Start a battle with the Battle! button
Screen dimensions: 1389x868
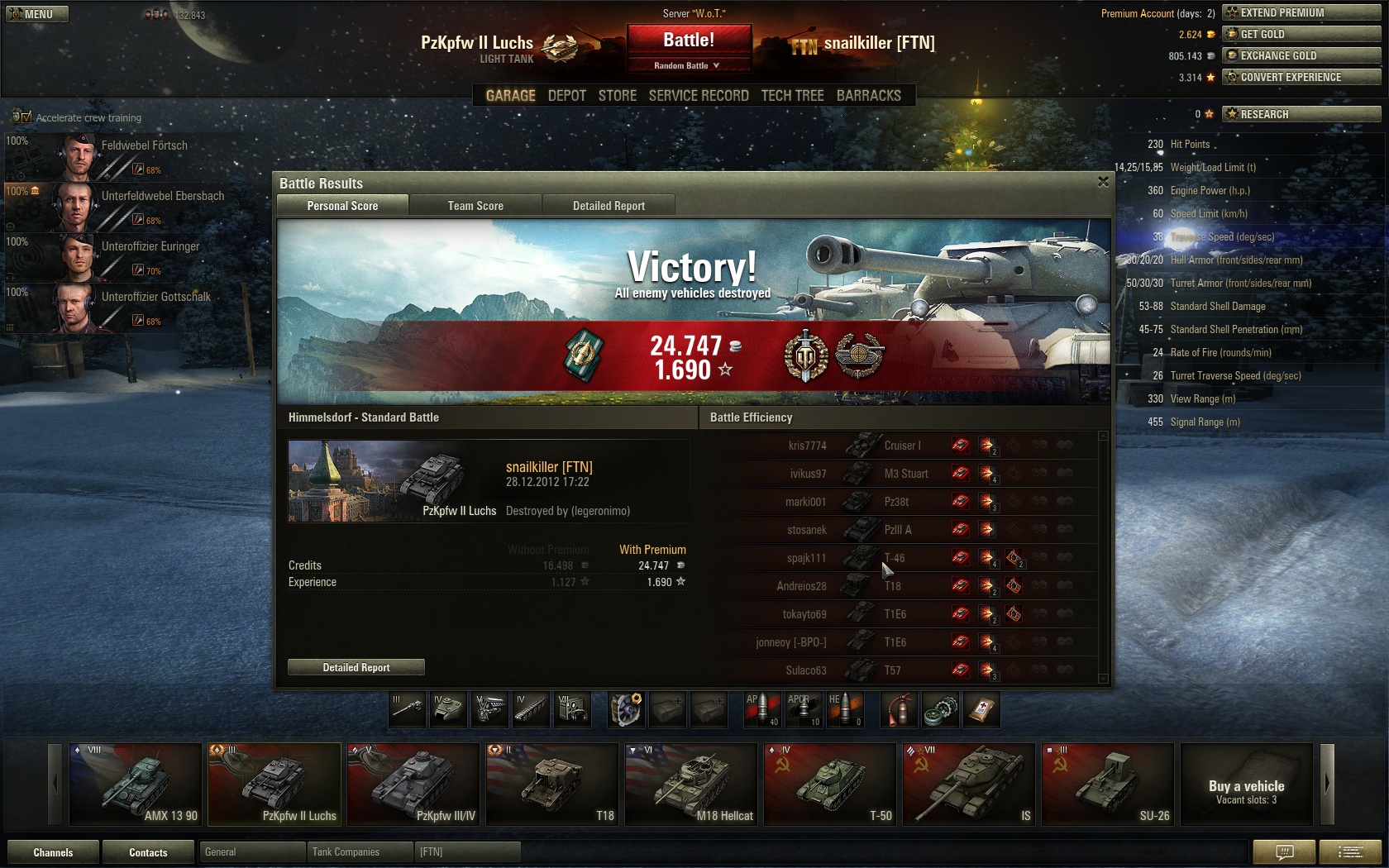tap(689, 41)
